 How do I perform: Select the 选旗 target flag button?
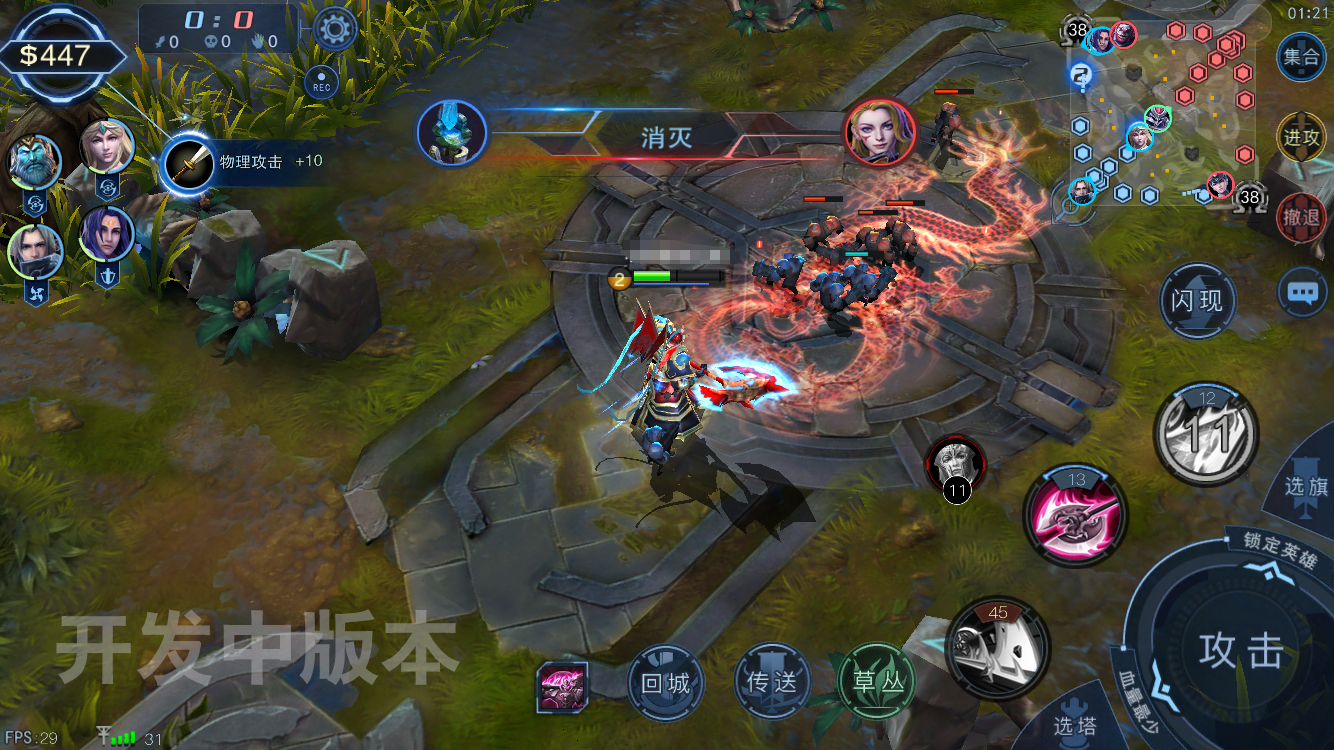[1305, 486]
